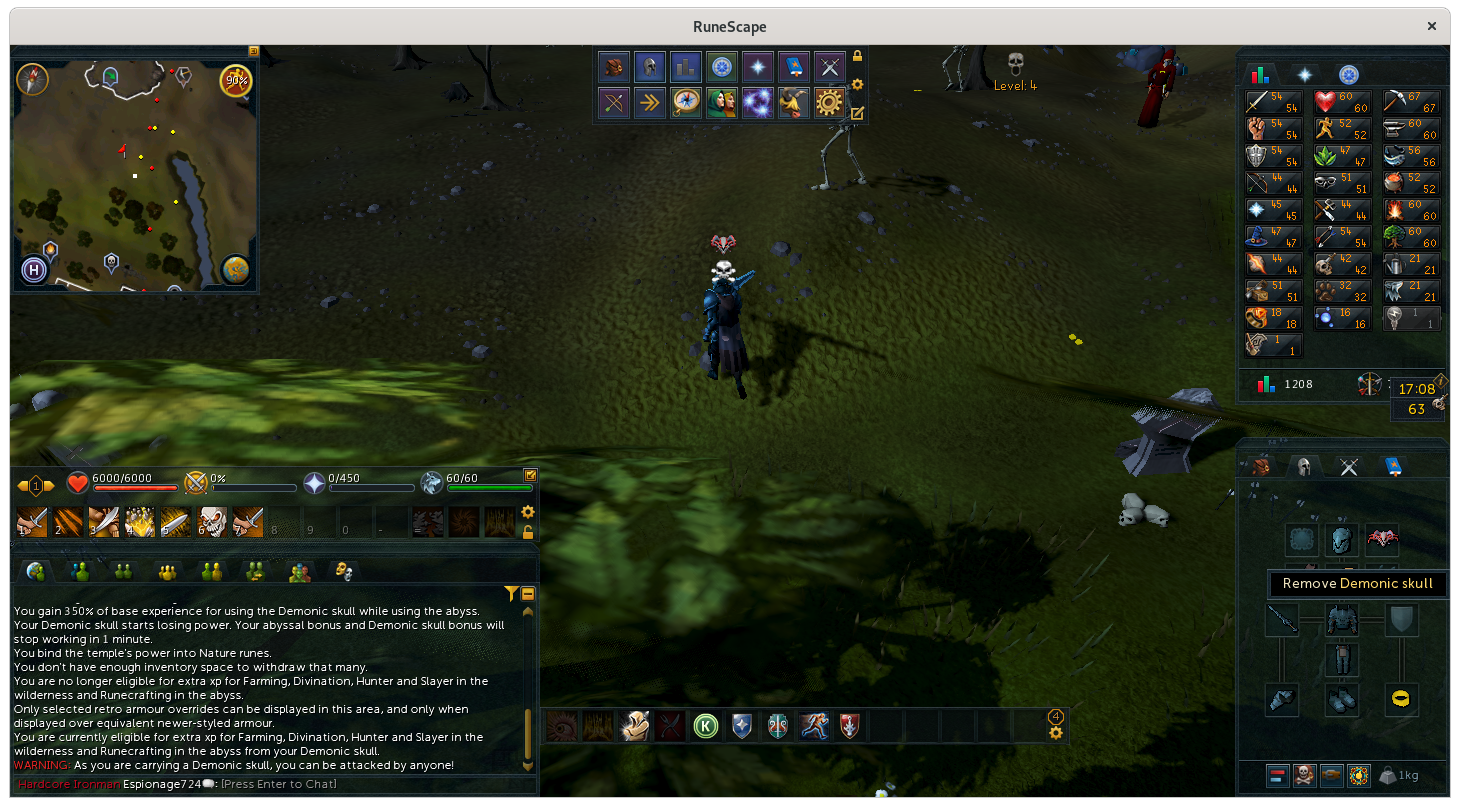Activate the skull ability in slot 6
This screenshot has width=1460, height=807.
(211, 522)
